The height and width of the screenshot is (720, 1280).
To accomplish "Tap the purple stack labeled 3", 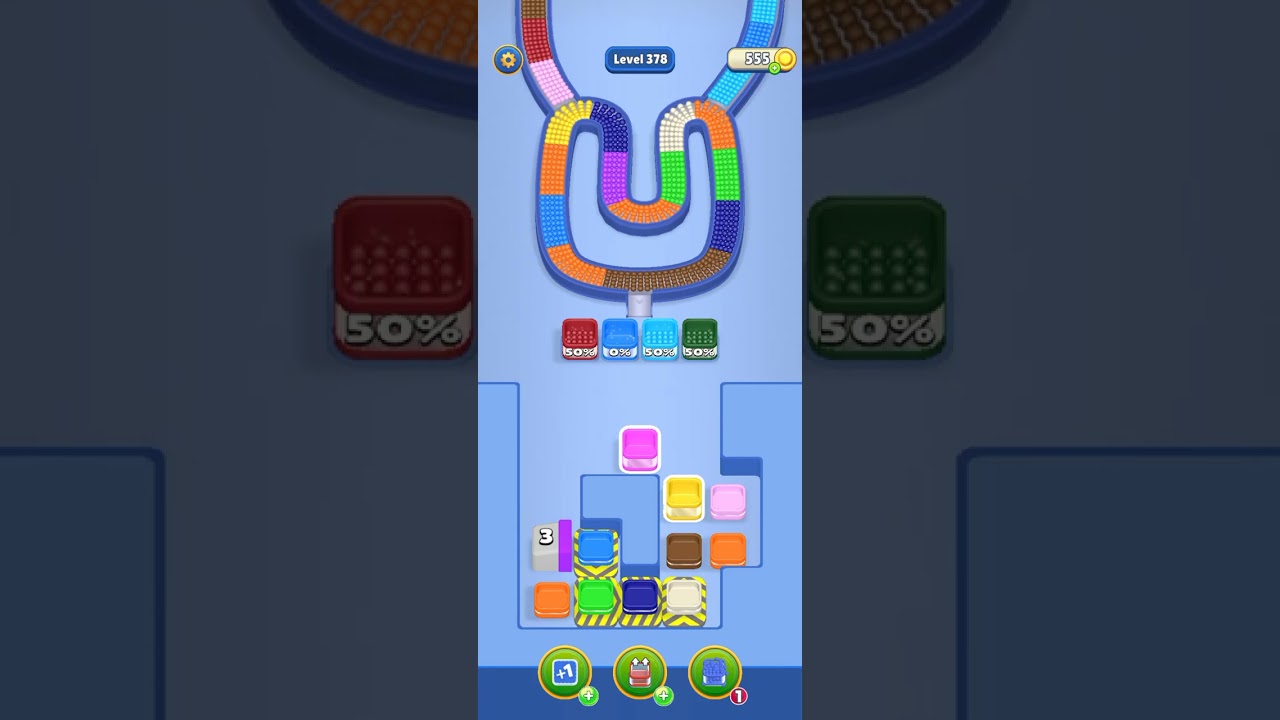I will coord(553,545).
